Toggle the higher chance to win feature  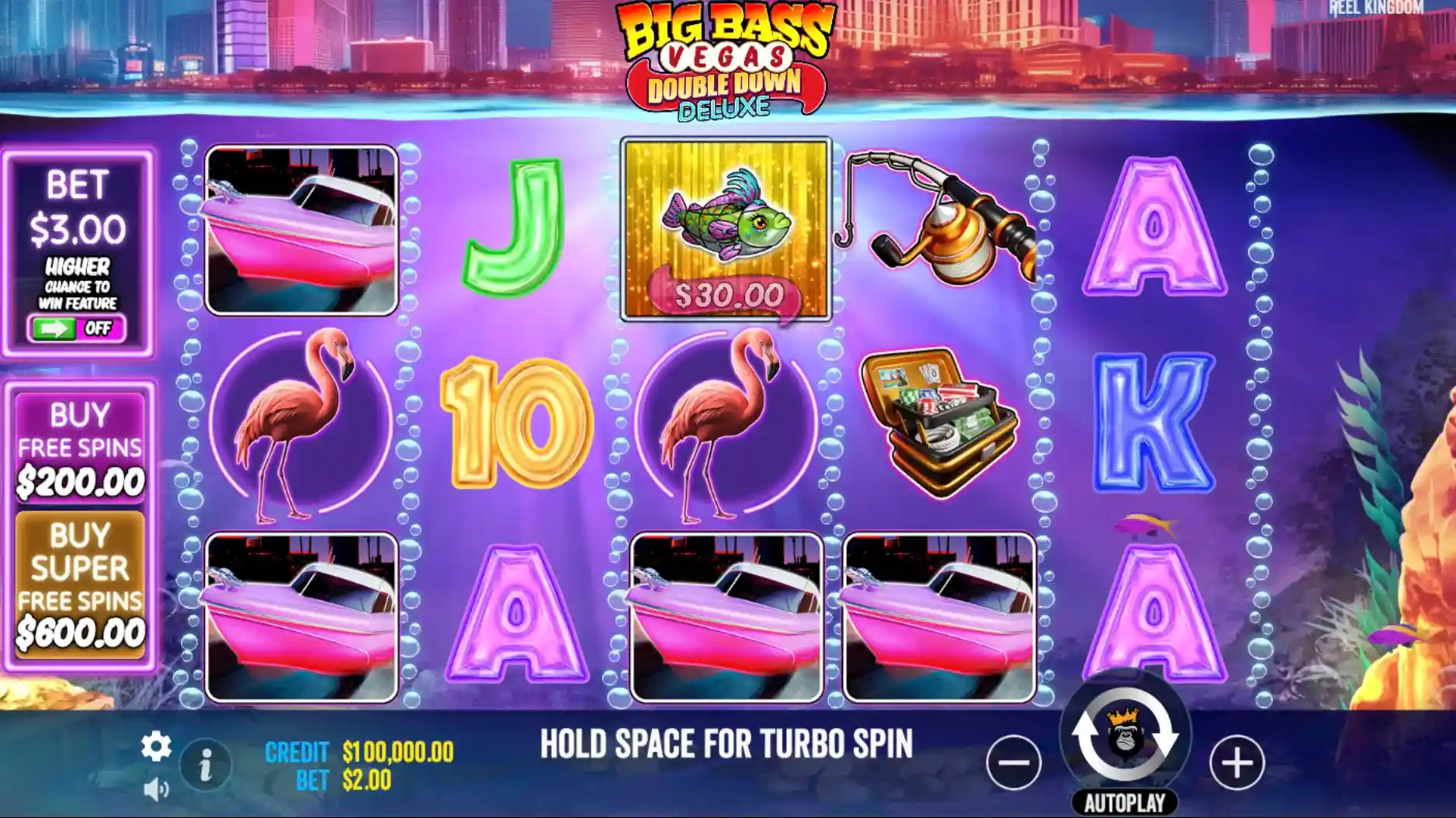point(77,328)
